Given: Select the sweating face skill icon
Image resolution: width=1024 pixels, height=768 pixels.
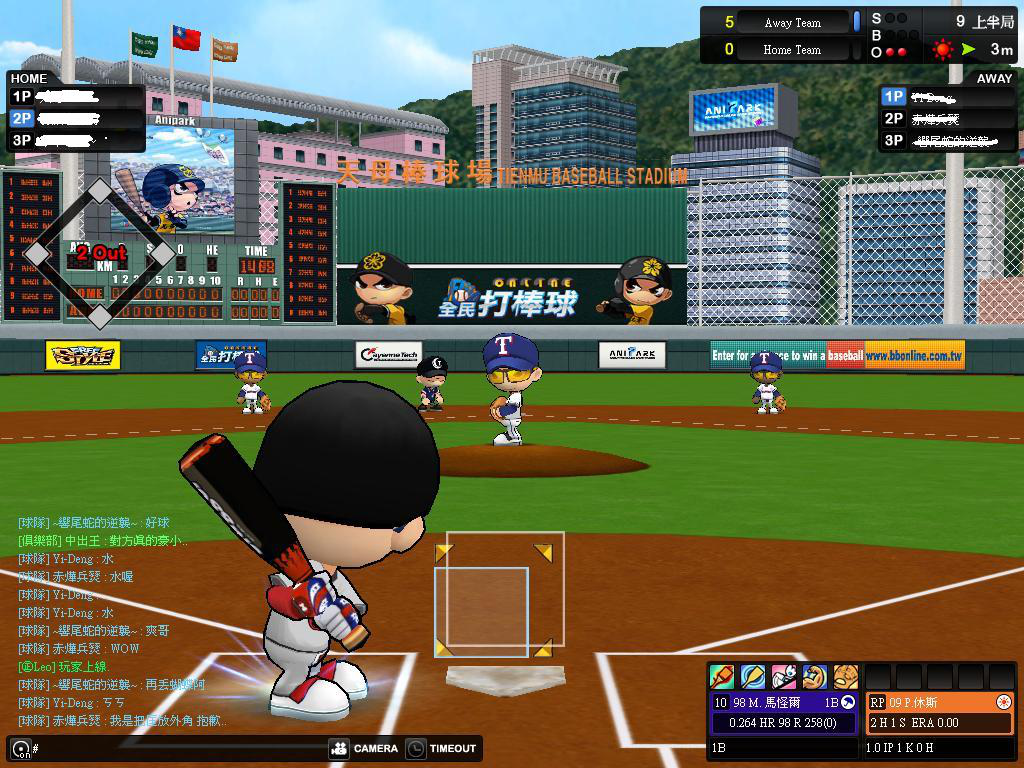Looking at the screenshot, I should point(845,677).
